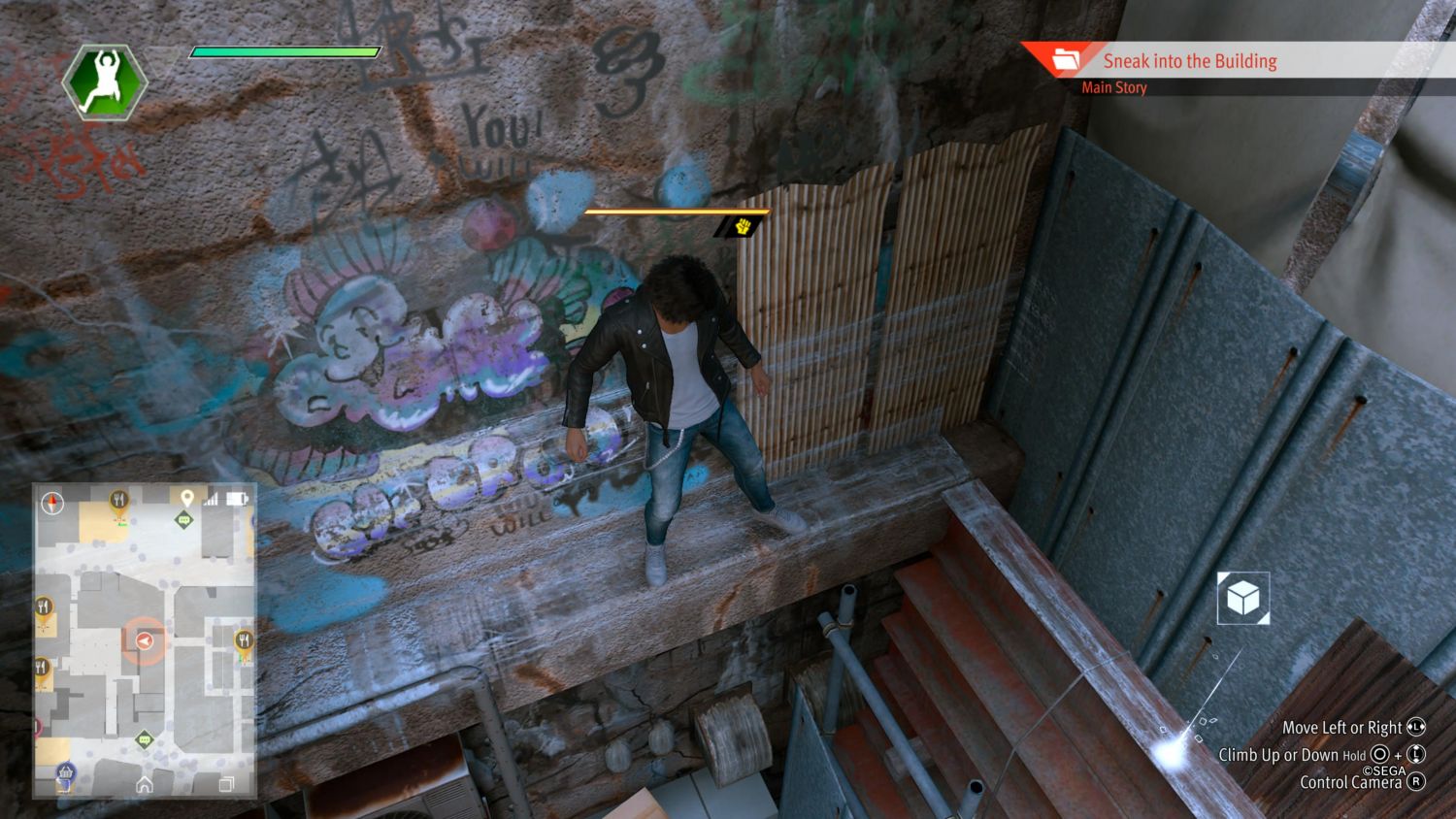Select the yellow fist icon above character
Image resolution: width=1456 pixels, height=819 pixels.
[744, 227]
